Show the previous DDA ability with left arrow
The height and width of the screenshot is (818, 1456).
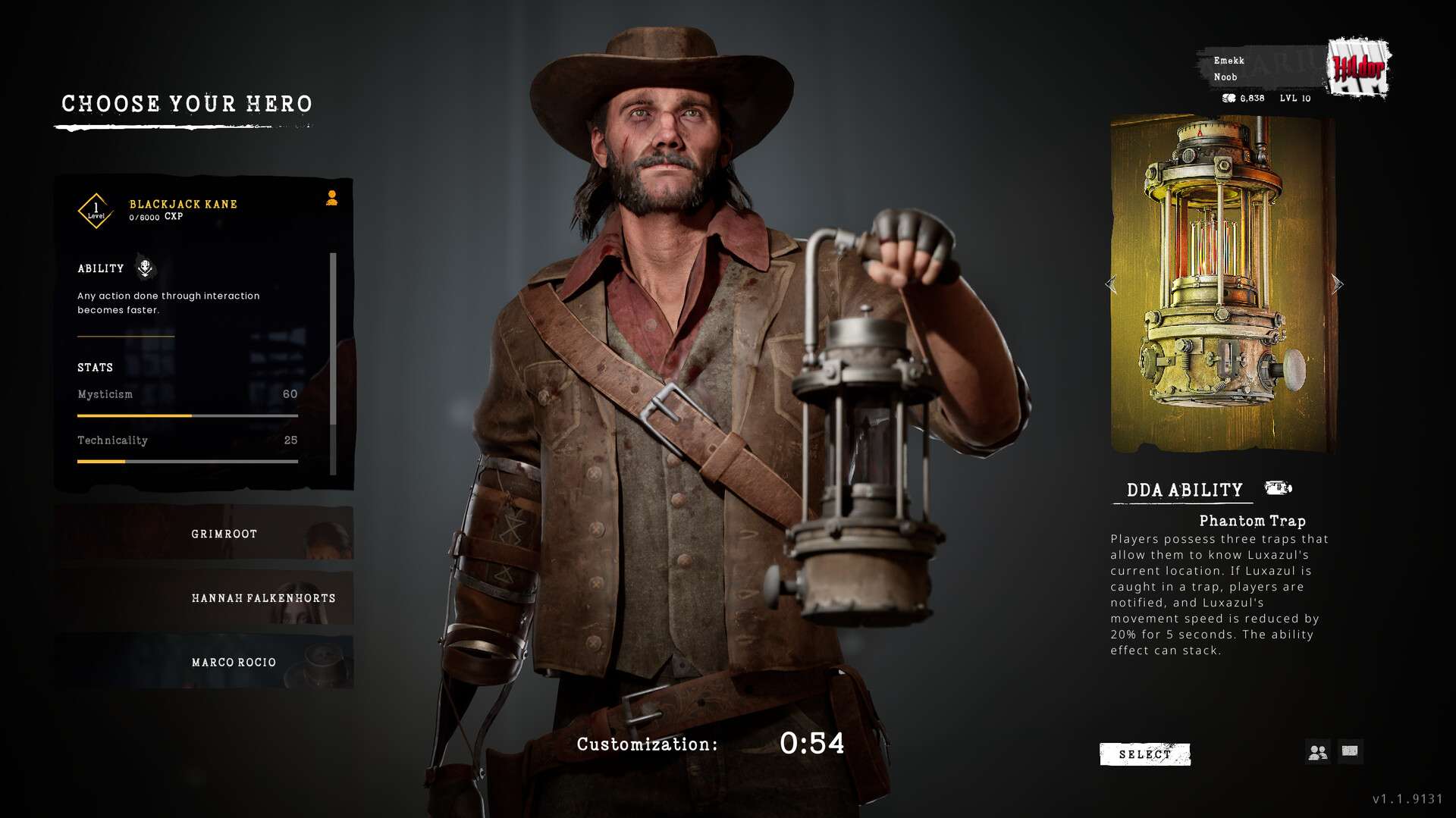tap(1111, 285)
